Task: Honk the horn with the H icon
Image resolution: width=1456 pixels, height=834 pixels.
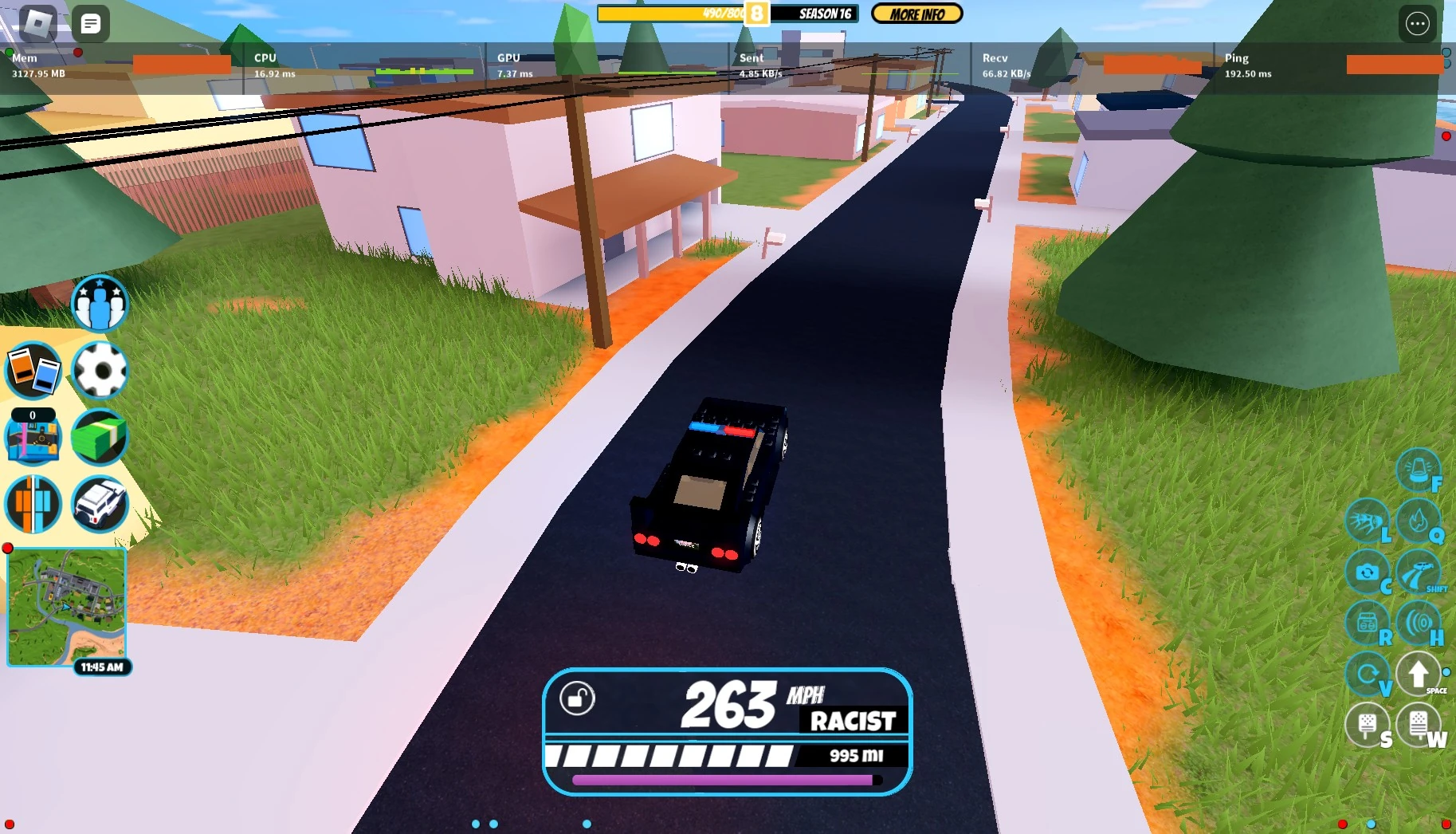Action: pos(1419,624)
